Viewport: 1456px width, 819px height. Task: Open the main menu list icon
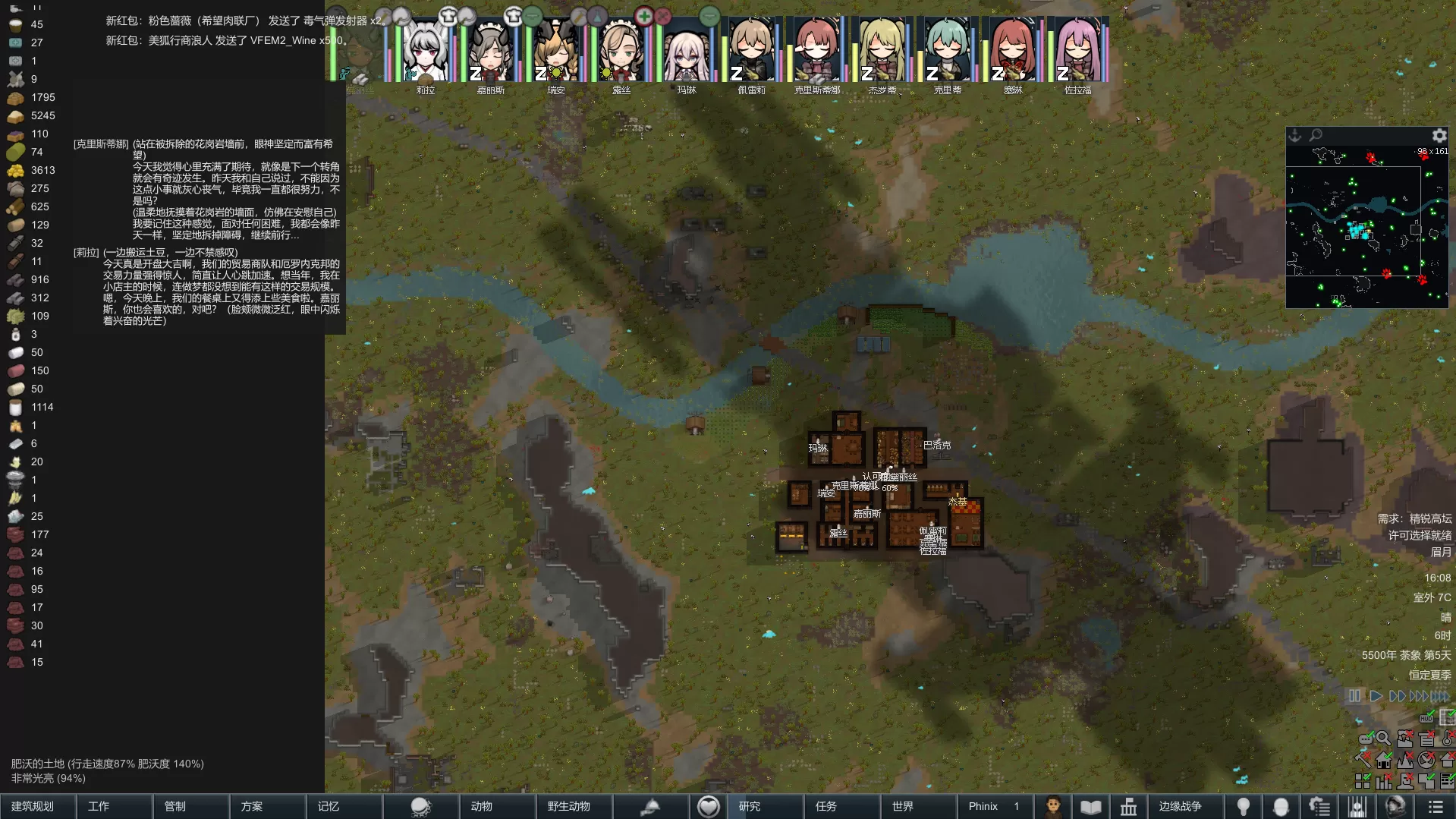(x=1436, y=806)
